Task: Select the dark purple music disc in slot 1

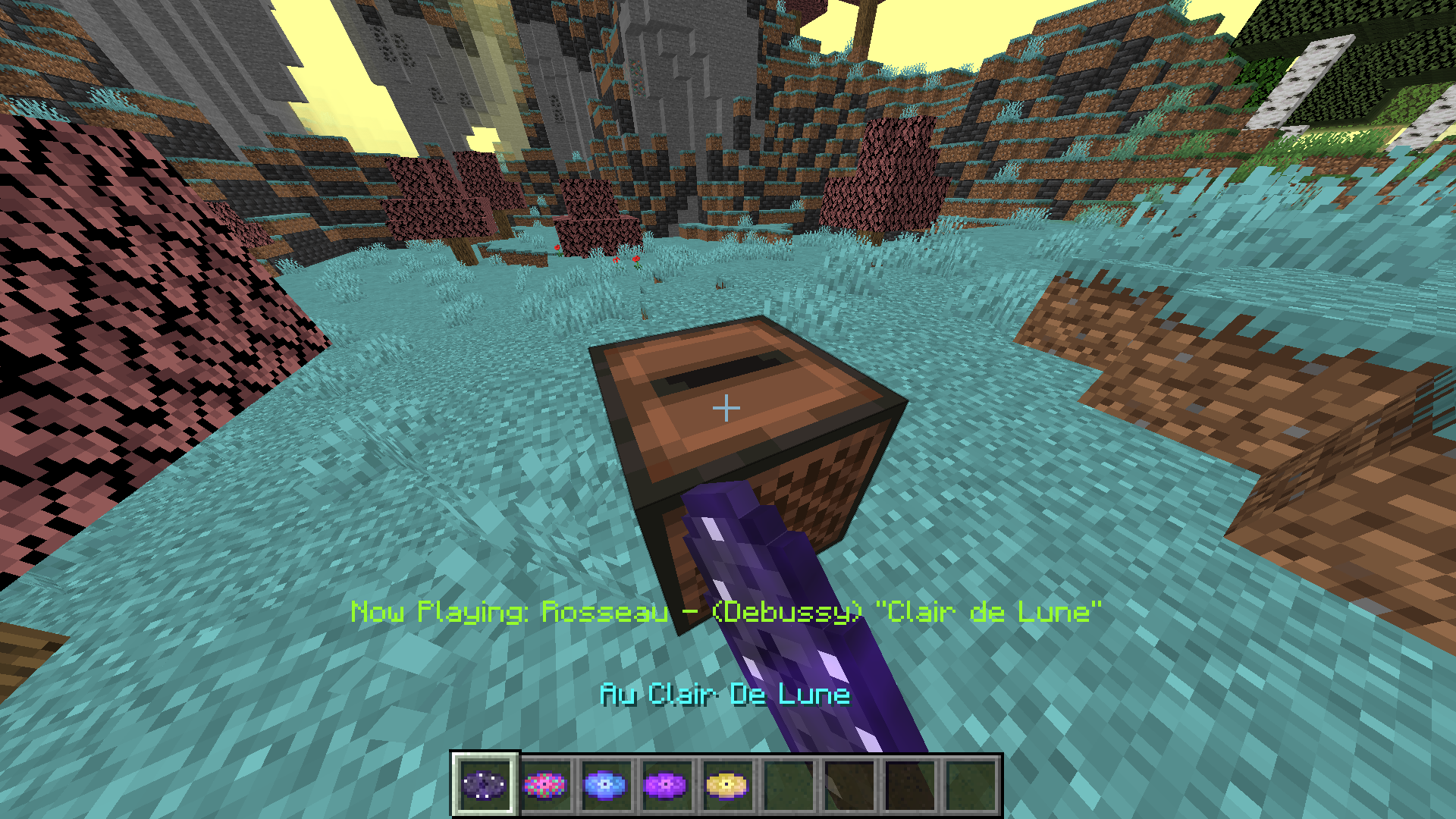Action: [485, 784]
